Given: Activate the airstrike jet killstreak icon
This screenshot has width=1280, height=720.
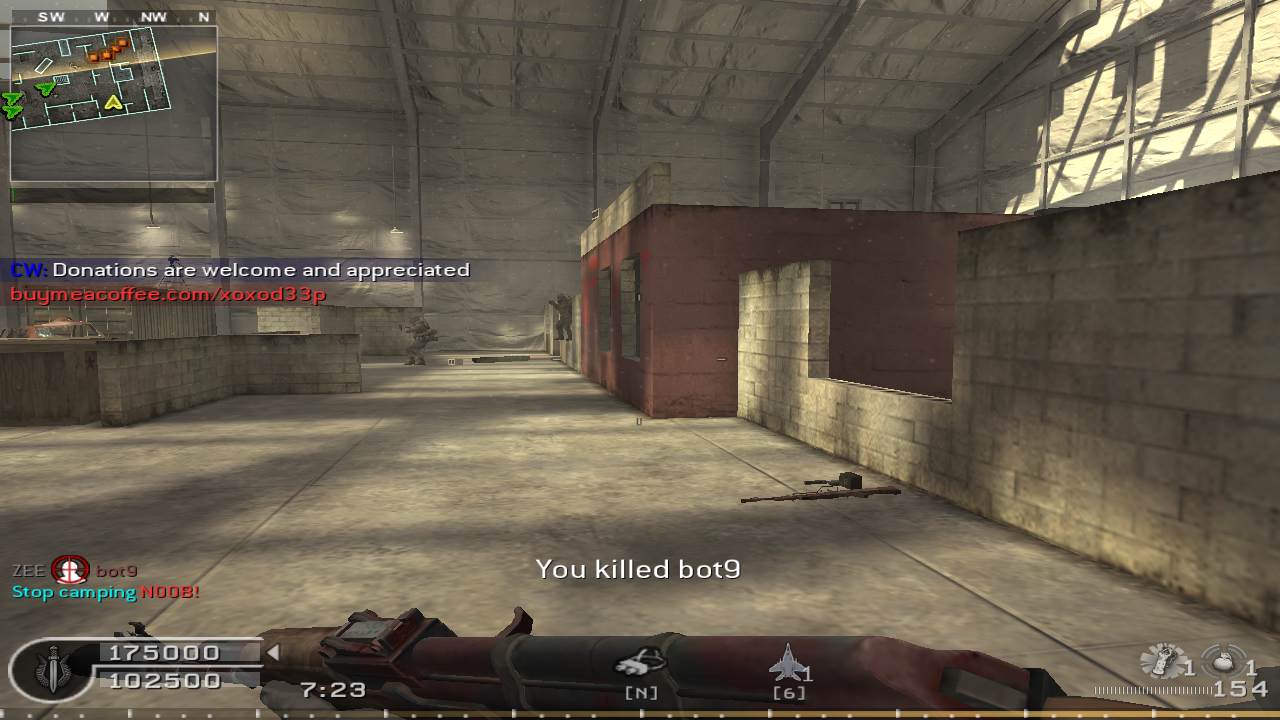Looking at the screenshot, I should (788, 662).
